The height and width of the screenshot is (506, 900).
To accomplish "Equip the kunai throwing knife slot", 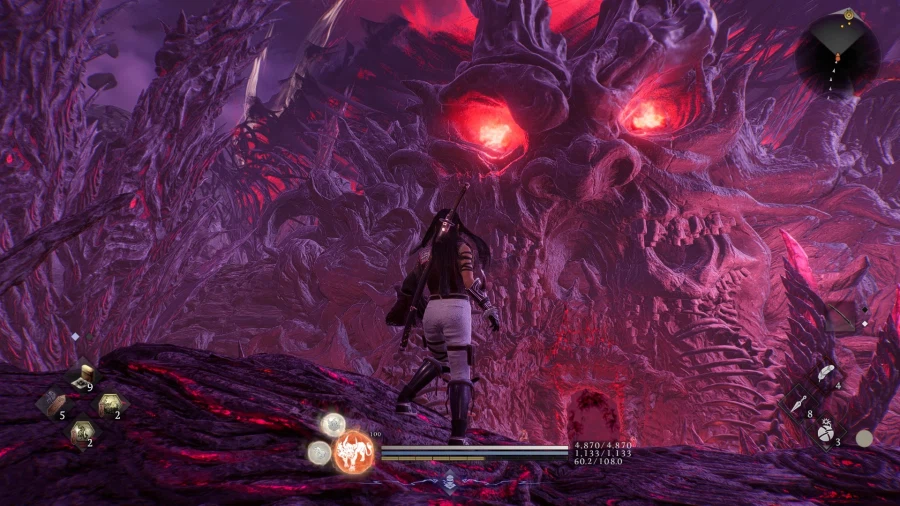I will point(797,404).
